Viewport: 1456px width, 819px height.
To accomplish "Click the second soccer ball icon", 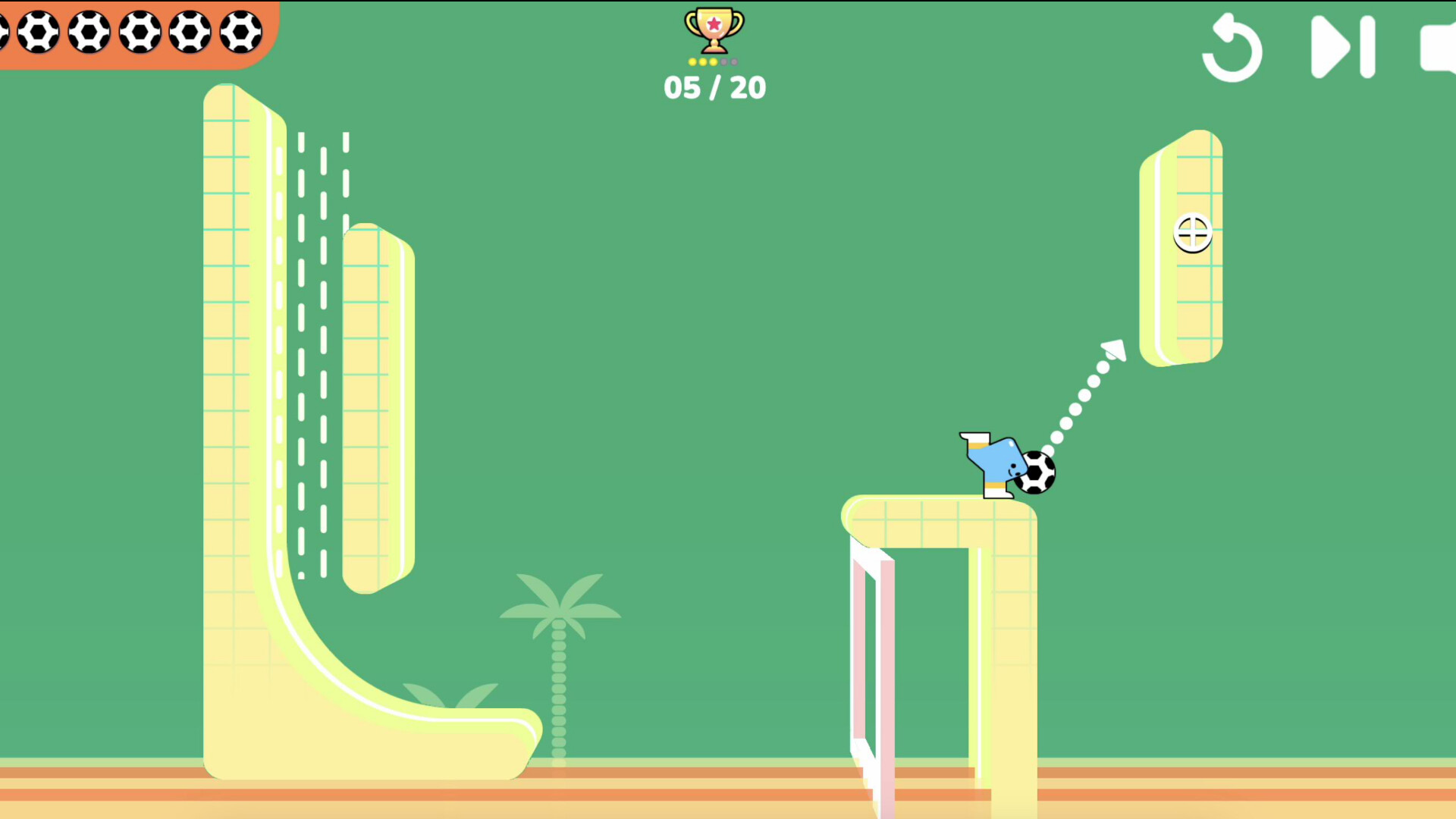I will 89,32.
